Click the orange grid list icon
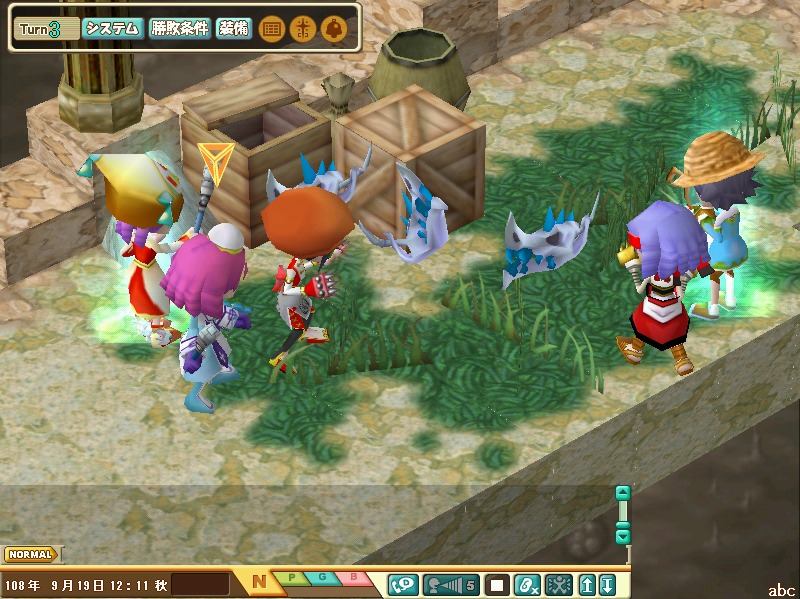Image resolution: width=800 pixels, height=599 pixels. point(271,29)
